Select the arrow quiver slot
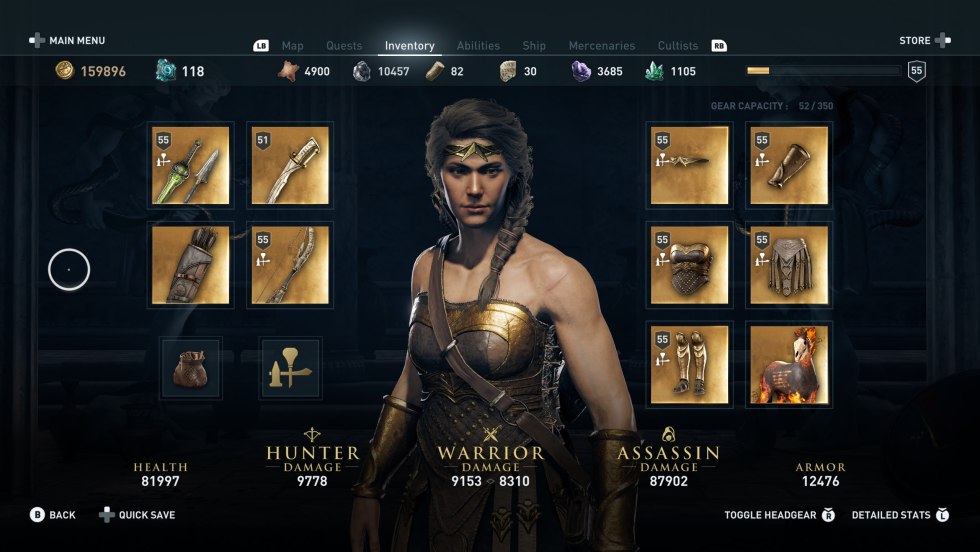This screenshot has width=980, height=552. (x=190, y=265)
